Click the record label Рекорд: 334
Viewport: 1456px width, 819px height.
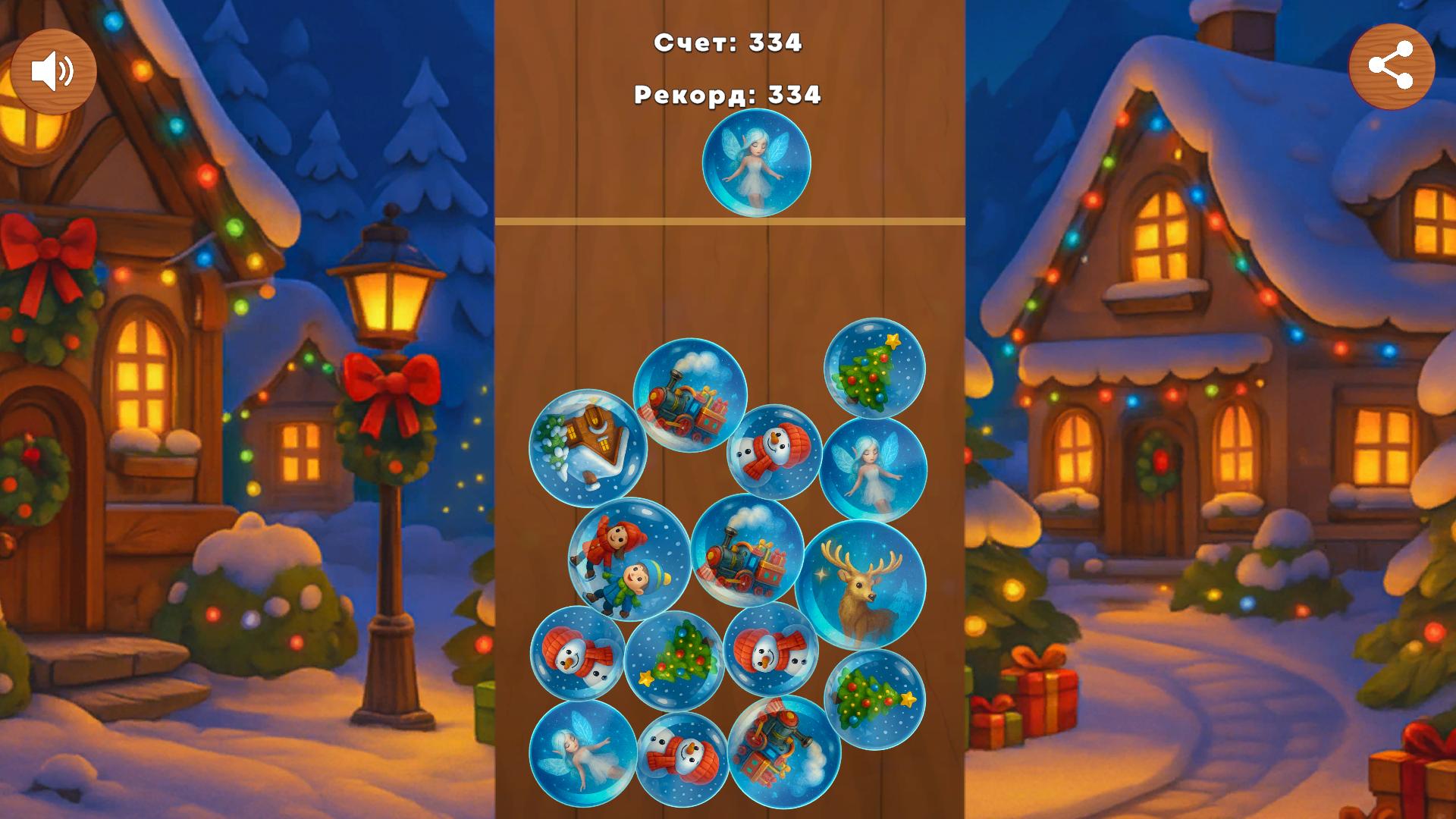[x=726, y=96]
